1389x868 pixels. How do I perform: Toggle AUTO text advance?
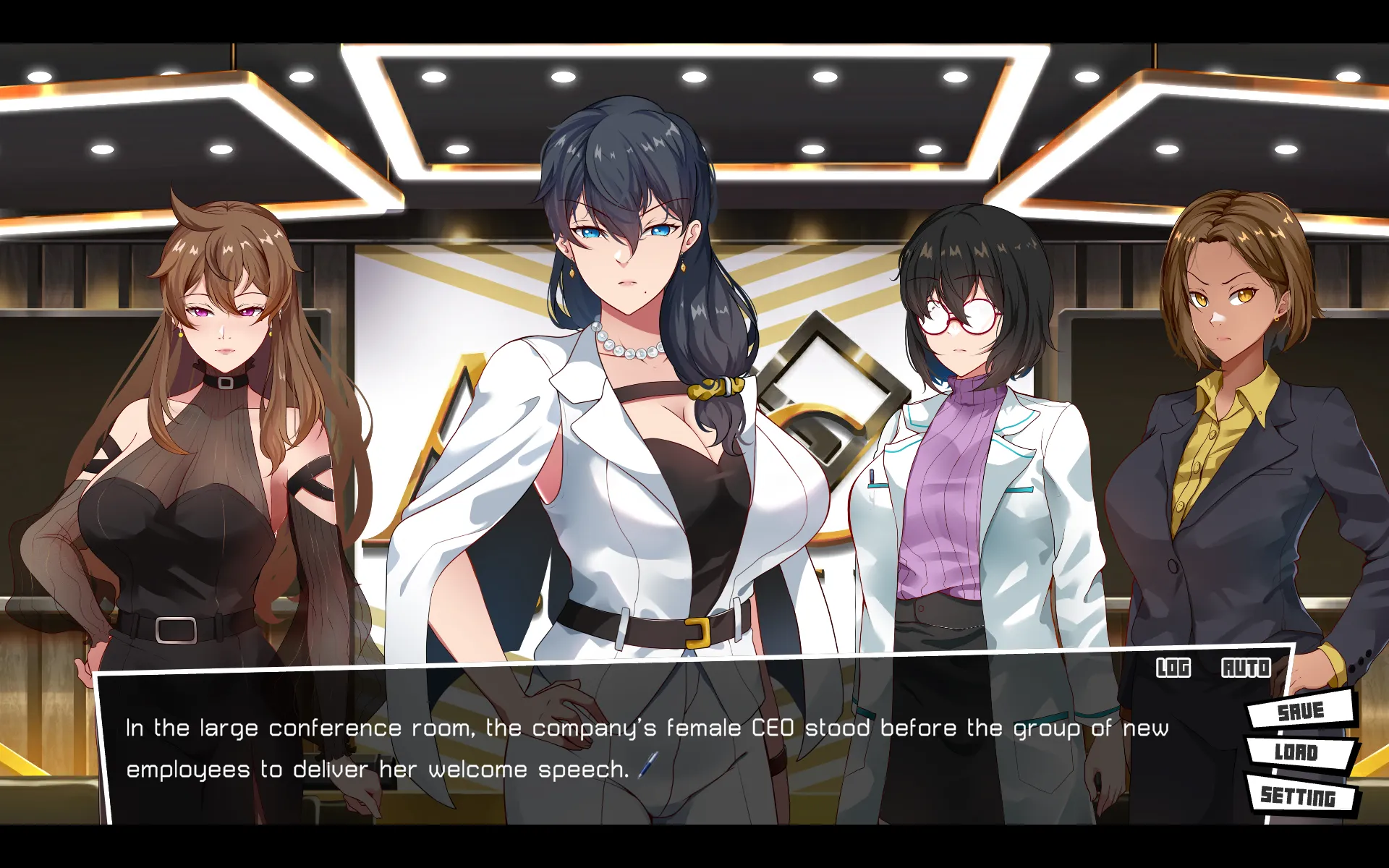[1246, 667]
